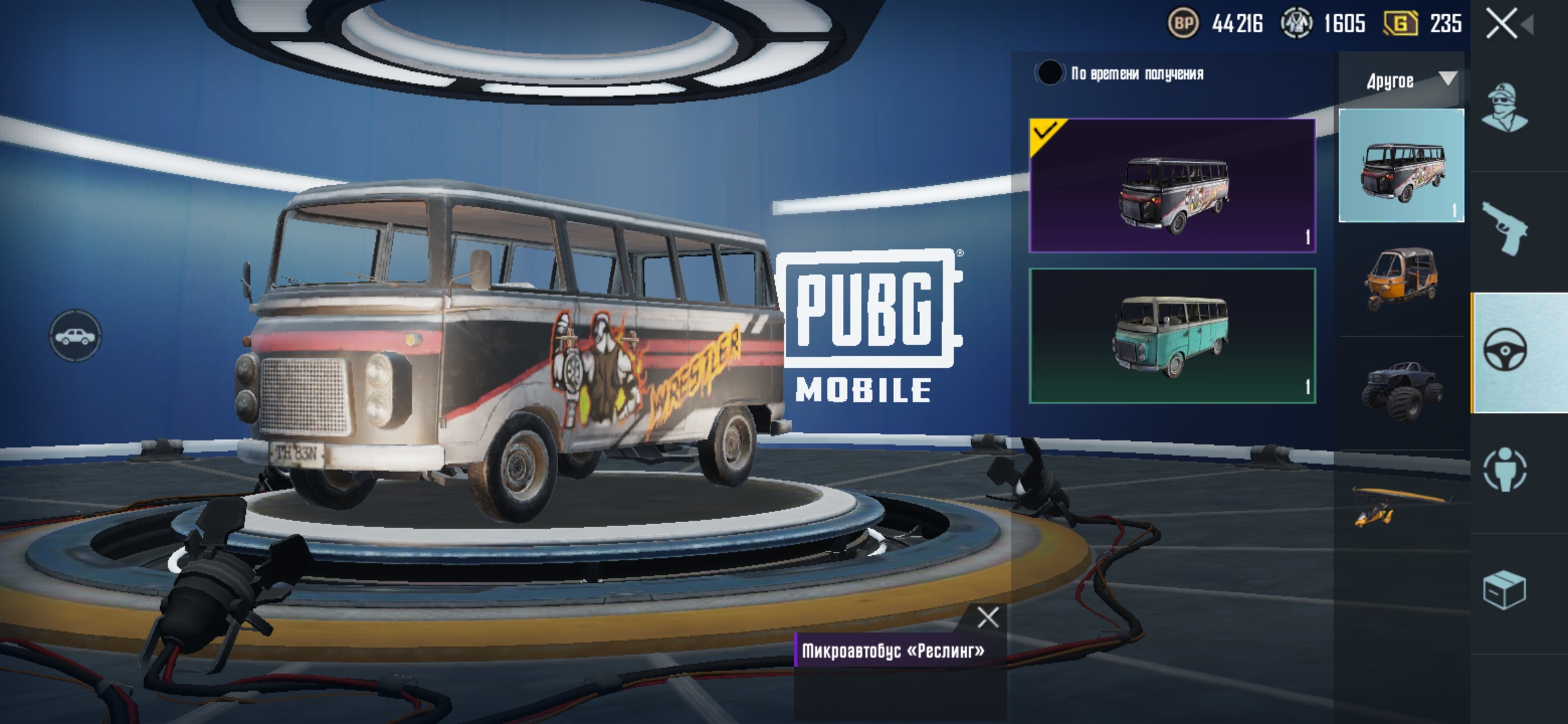Click the round car icon button
The image size is (1568, 724).
[x=75, y=336]
